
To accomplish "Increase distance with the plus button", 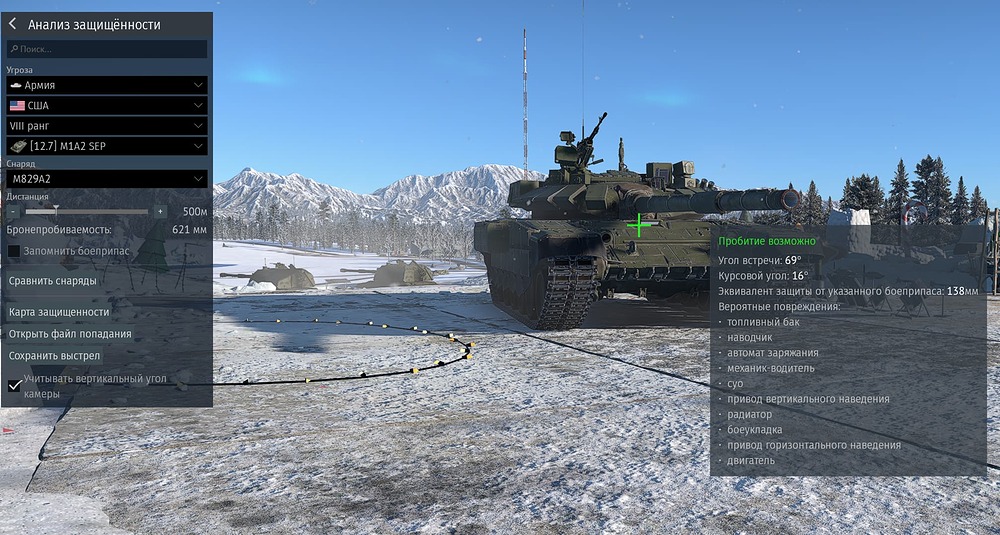I will (x=161, y=212).
